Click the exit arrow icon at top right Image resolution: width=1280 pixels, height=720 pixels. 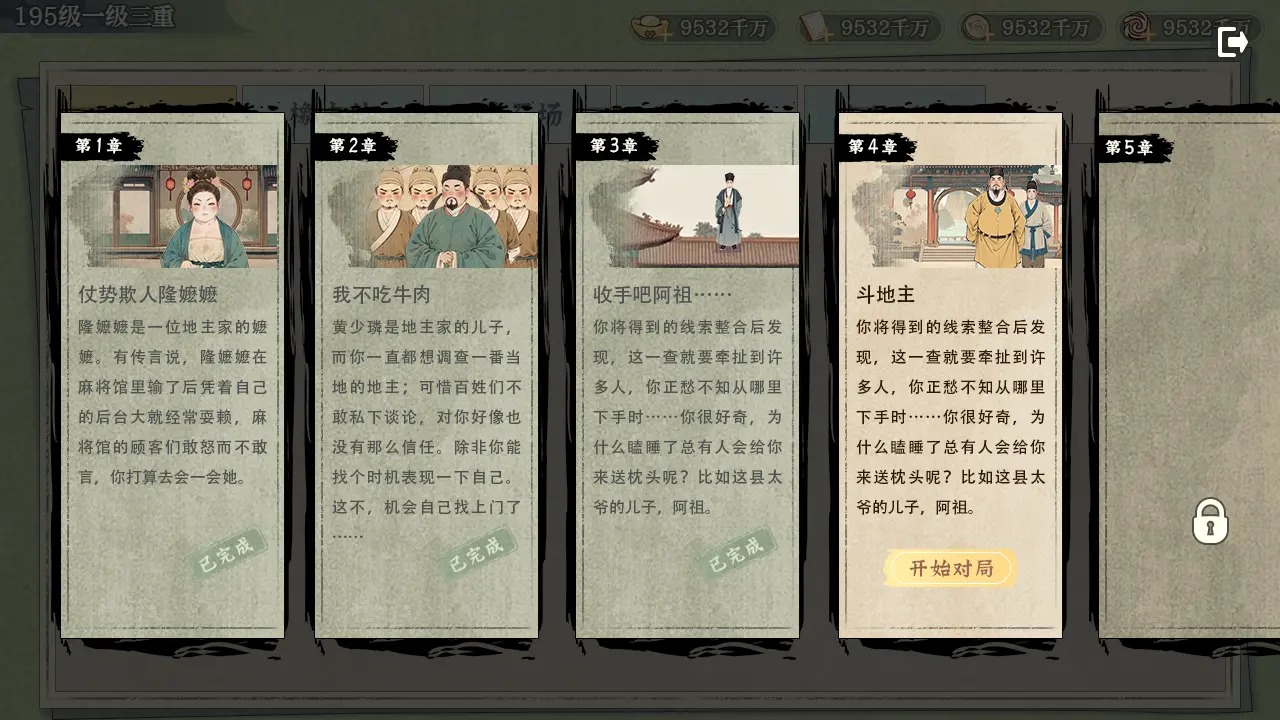[x=1232, y=42]
